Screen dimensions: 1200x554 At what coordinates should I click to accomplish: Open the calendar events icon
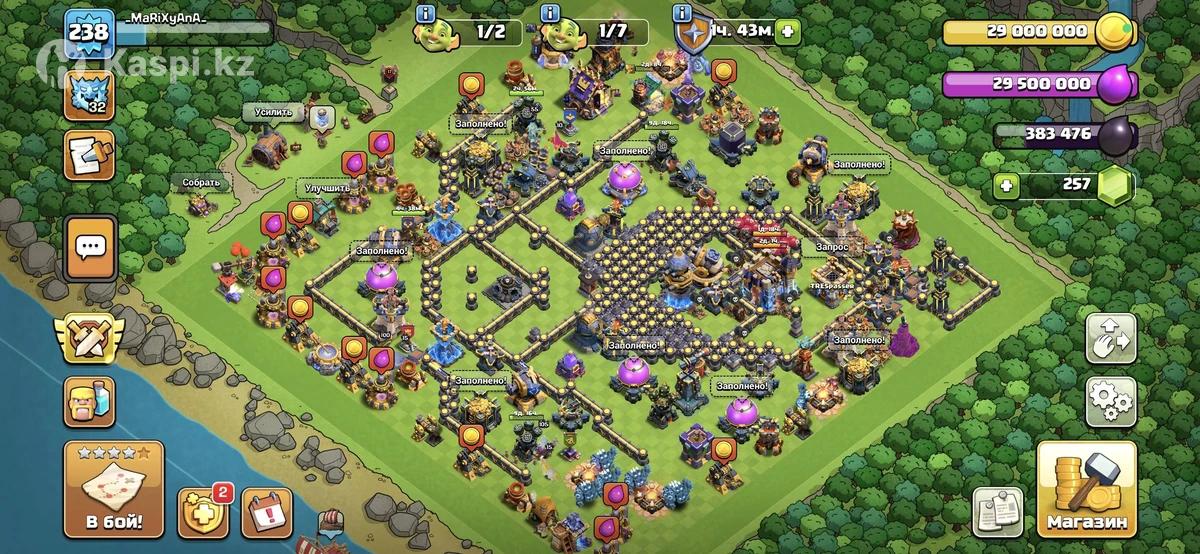click(x=264, y=512)
